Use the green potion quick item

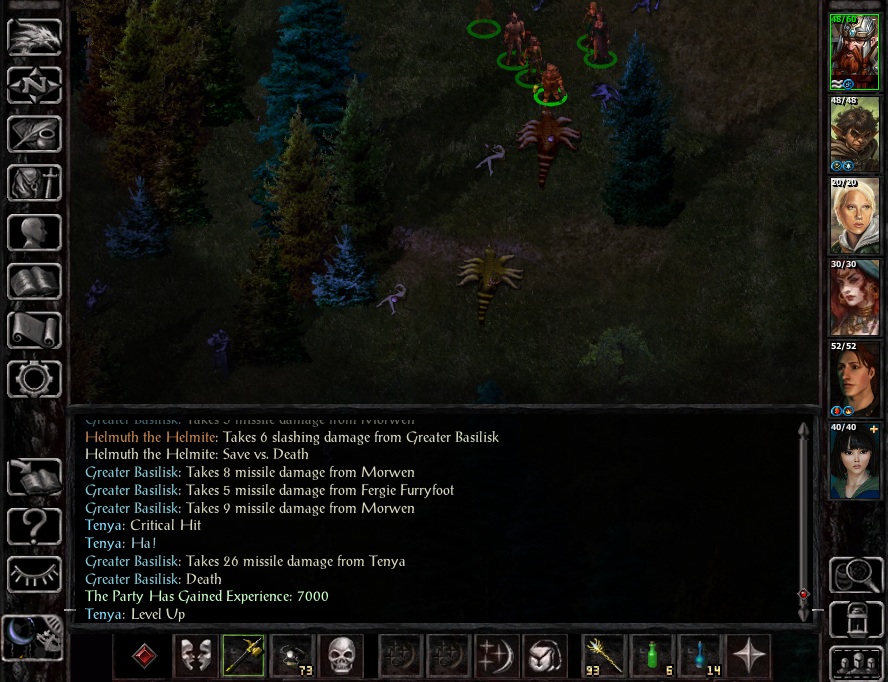(653, 655)
